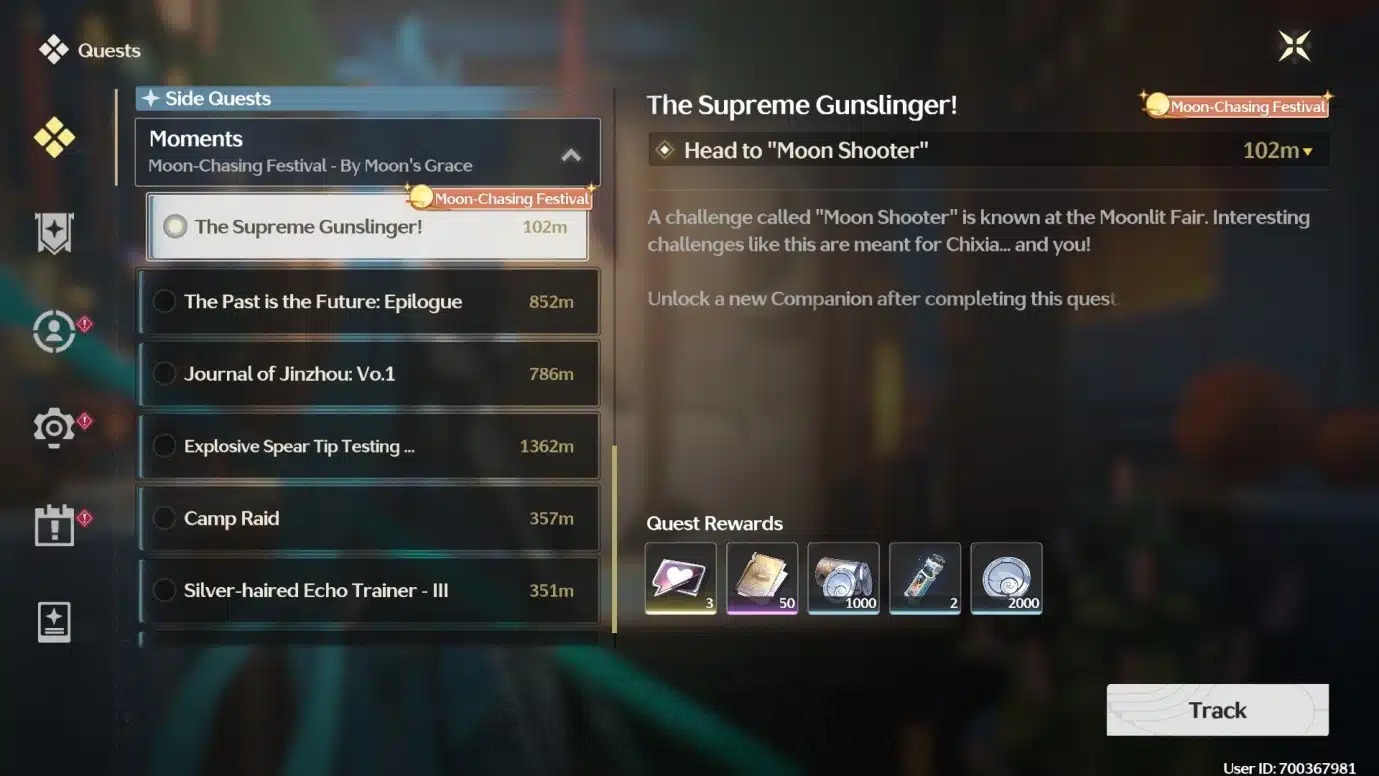Close the Quests screen
This screenshot has width=1379, height=776.
(1294, 46)
